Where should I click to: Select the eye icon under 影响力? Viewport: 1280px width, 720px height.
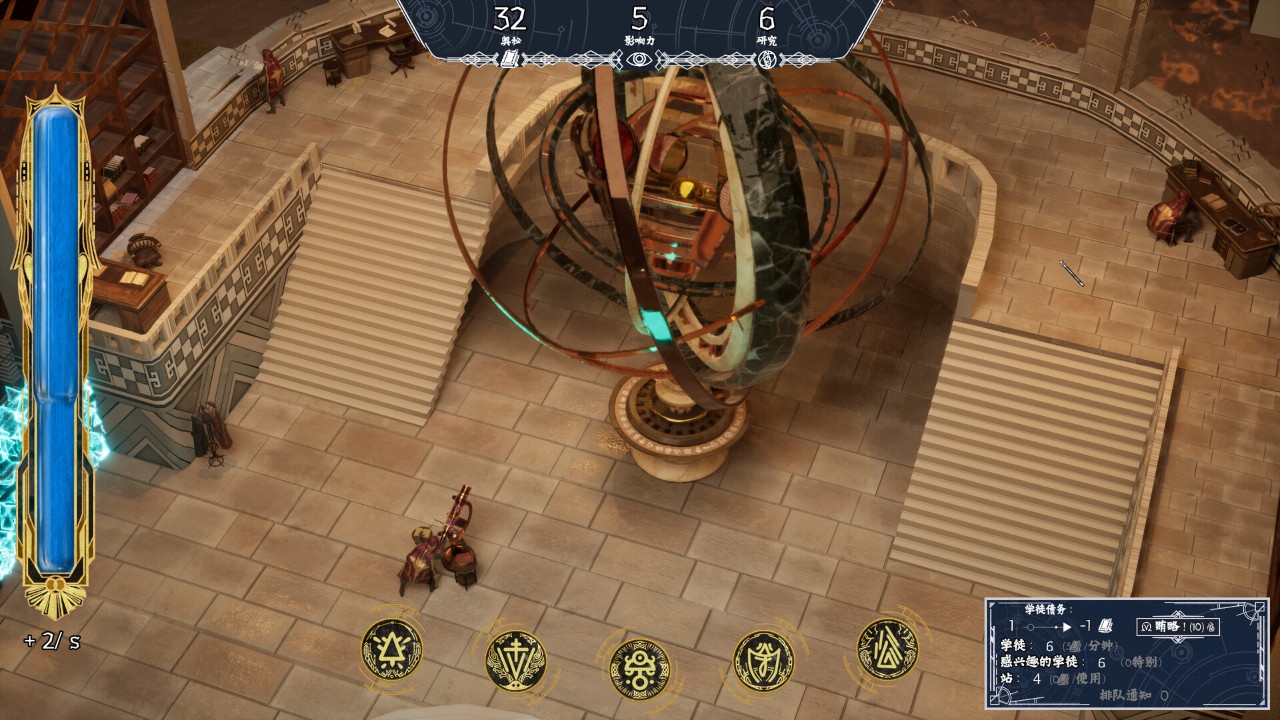[639, 60]
